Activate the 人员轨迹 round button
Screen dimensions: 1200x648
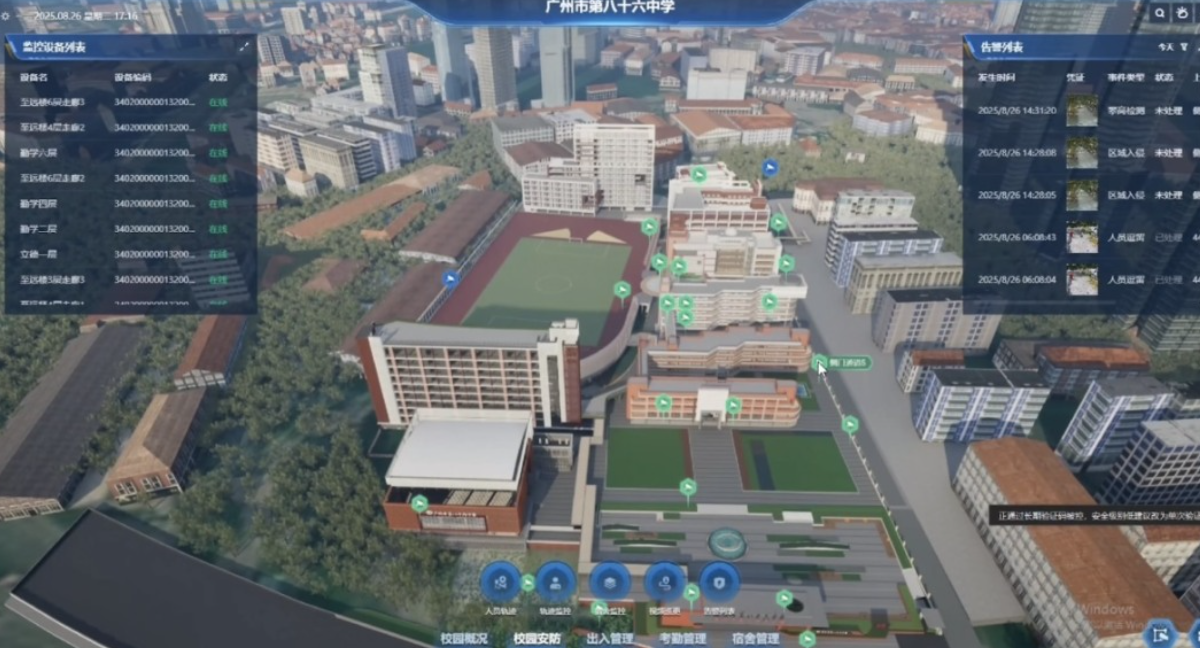click(500, 582)
